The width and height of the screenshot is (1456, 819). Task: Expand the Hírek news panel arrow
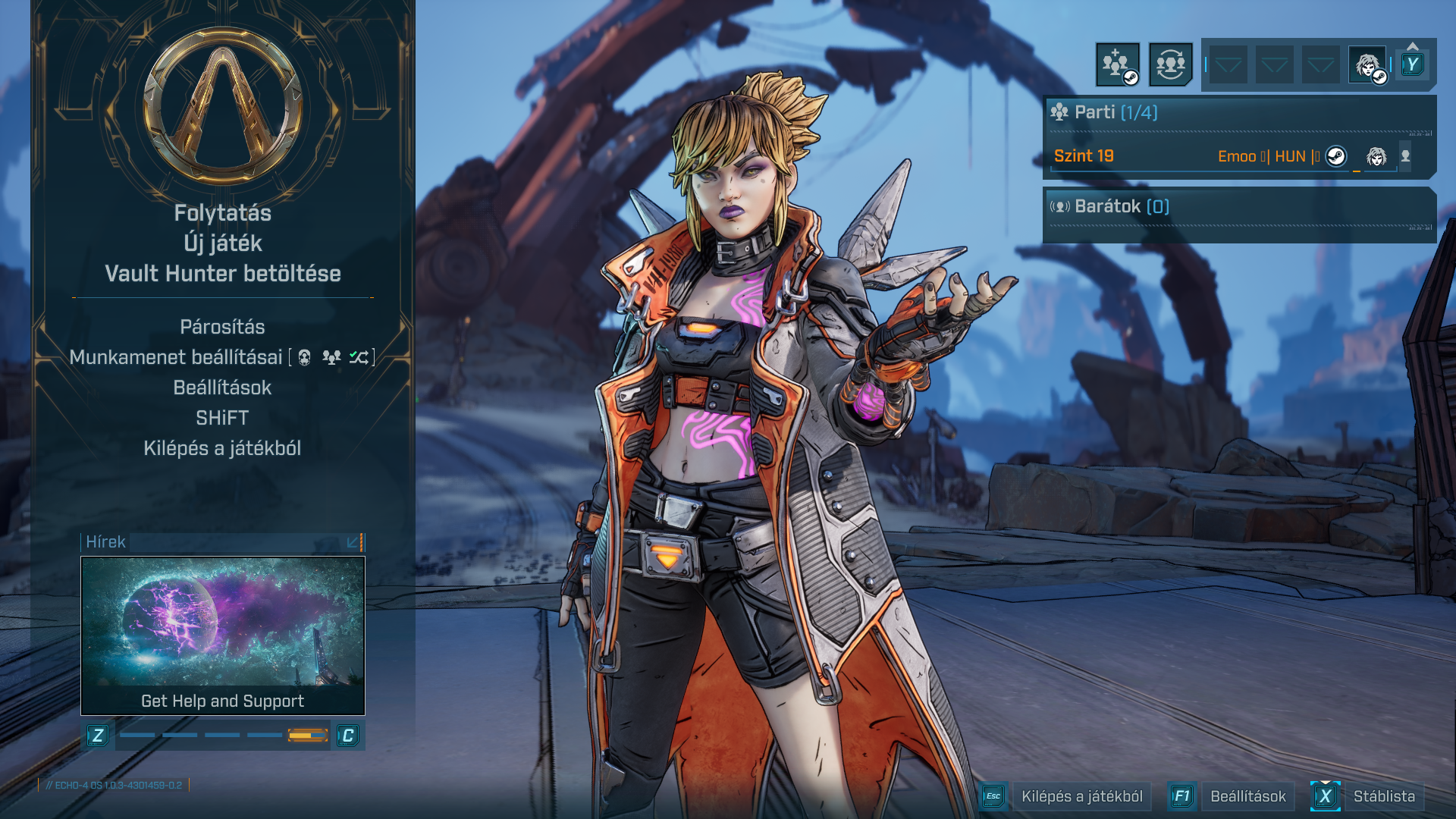[353, 542]
